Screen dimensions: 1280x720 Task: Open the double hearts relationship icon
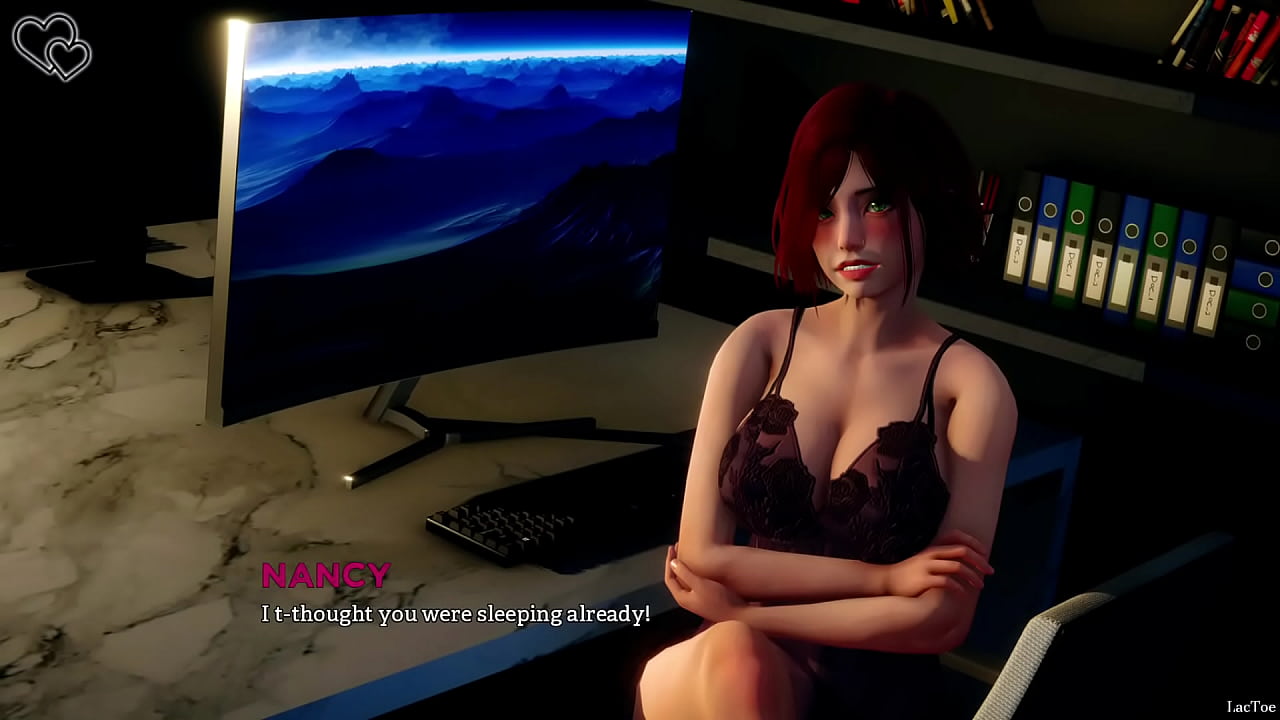[51, 46]
